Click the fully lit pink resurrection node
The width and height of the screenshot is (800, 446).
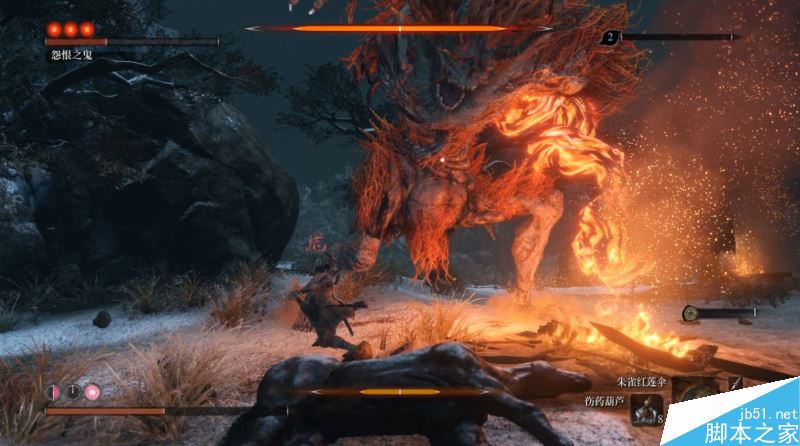(92, 392)
